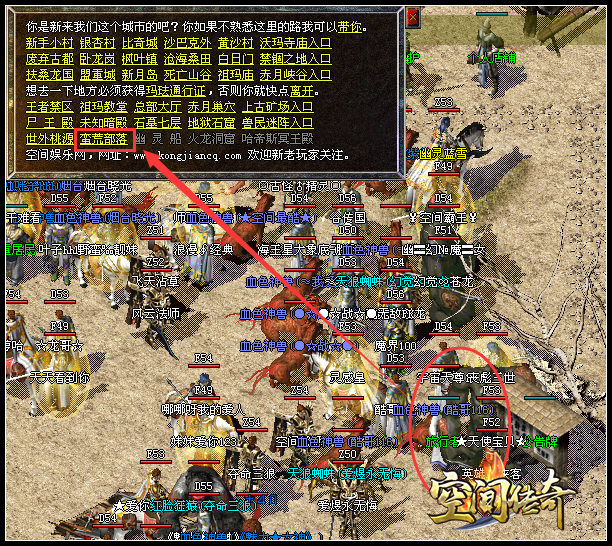This screenshot has width=612, height=546.
Task: Teleport to 比奇城
Action: tap(142, 42)
